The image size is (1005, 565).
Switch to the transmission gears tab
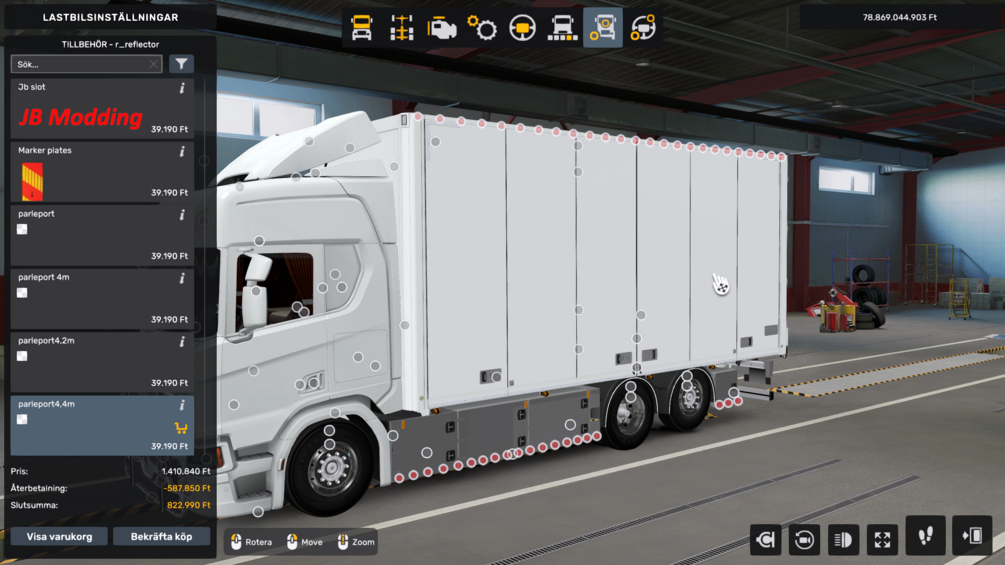pos(482,28)
